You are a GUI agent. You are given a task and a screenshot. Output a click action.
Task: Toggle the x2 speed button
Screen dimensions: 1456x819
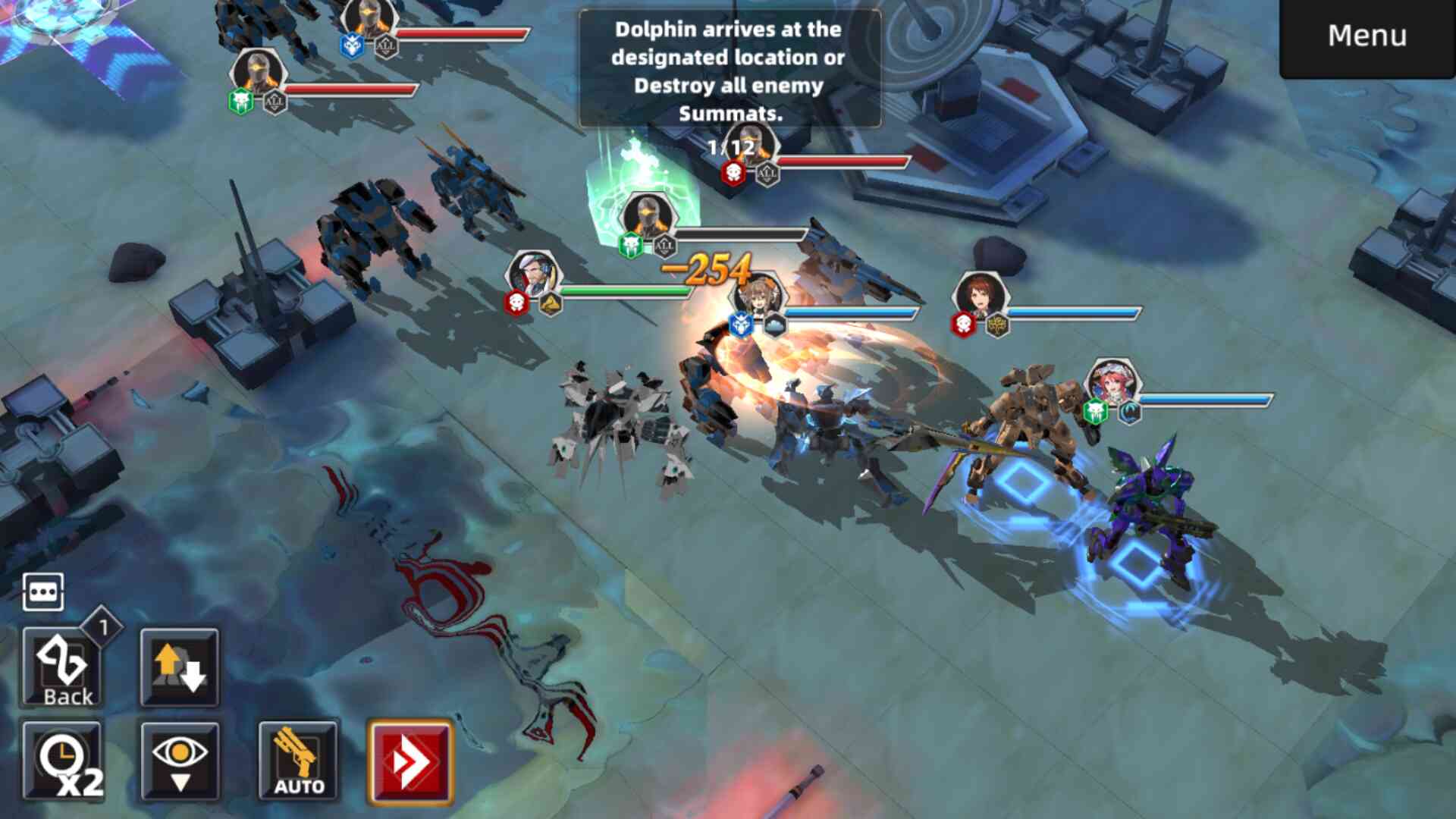62,761
